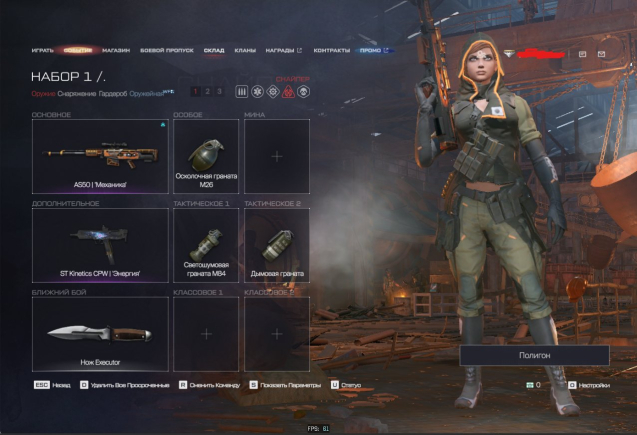
Task: Select the Нож Executor melee slot
Action: (100, 333)
